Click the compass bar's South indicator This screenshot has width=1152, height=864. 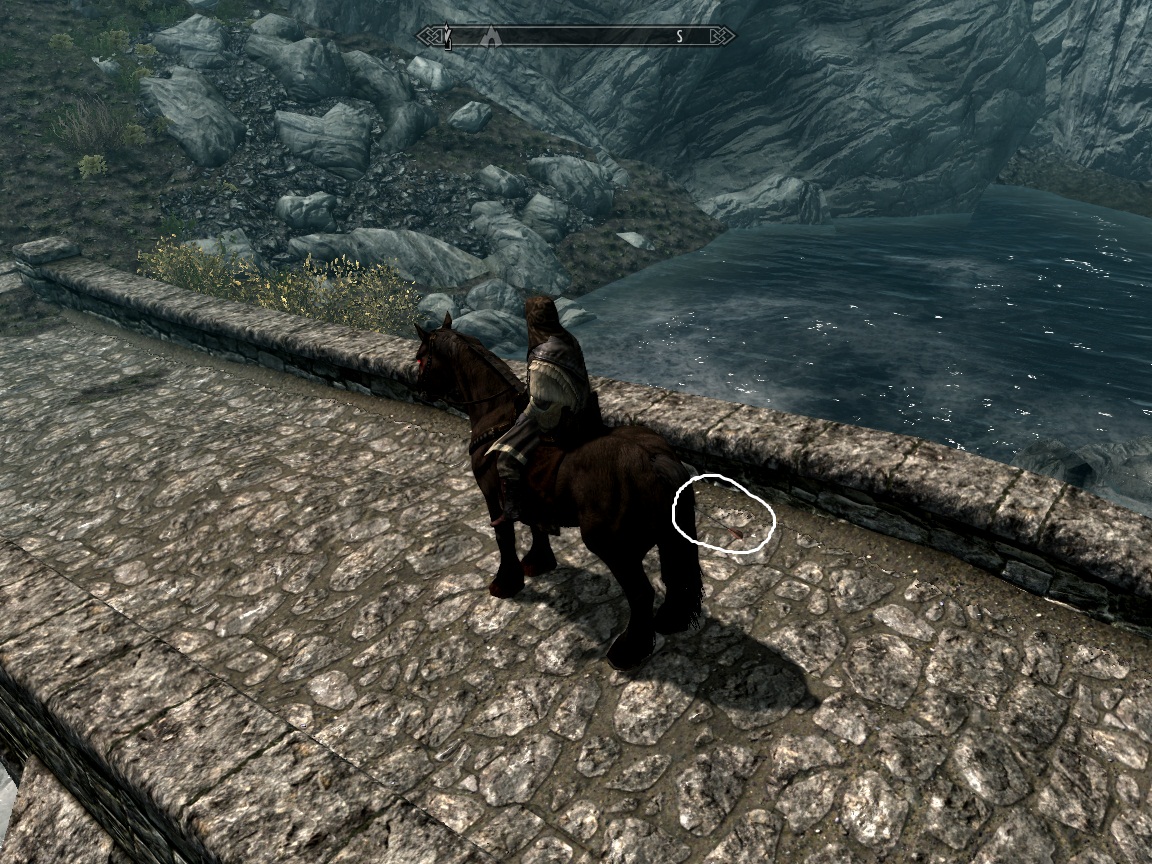coord(679,37)
